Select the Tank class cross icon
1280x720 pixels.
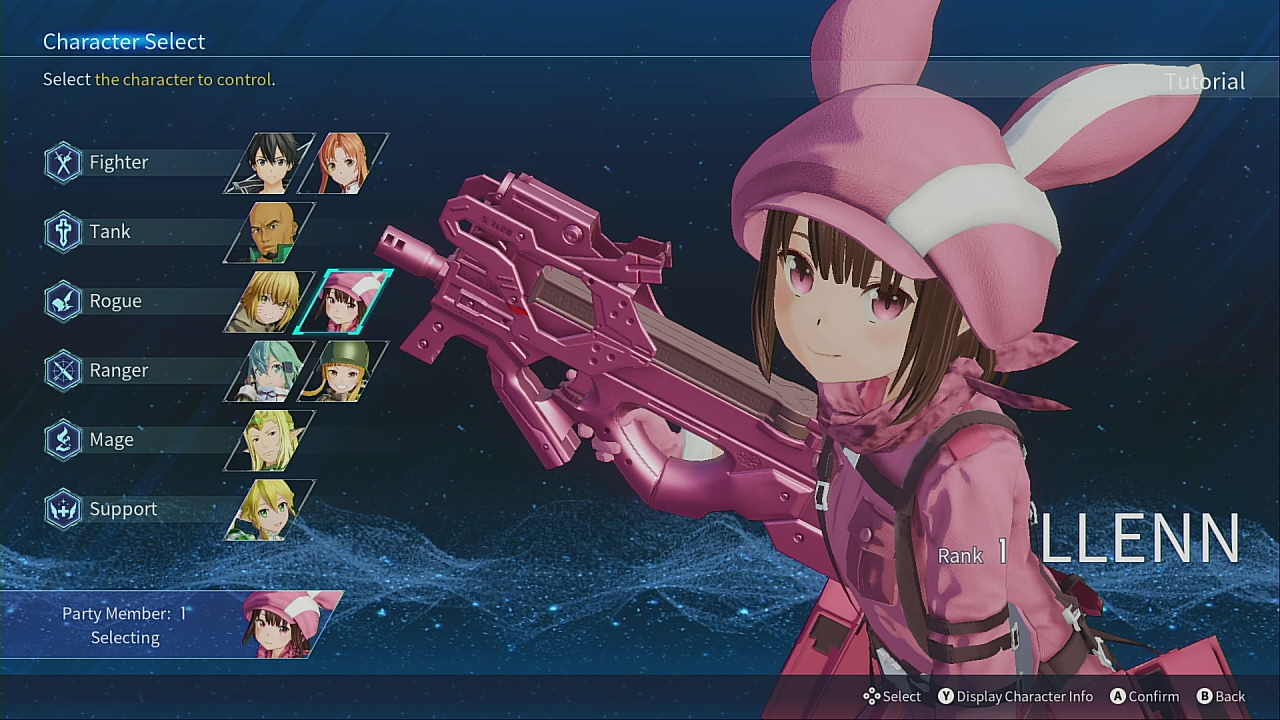pyautogui.click(x=62, y=231)
